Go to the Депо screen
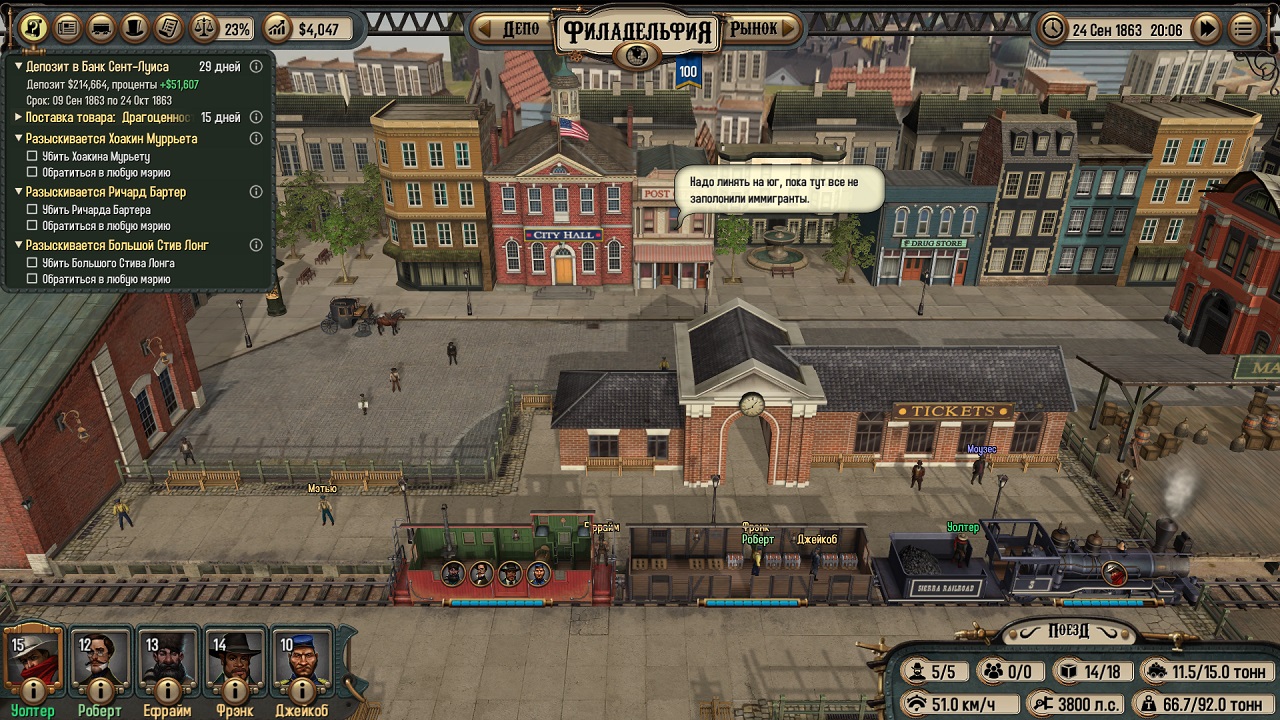This screenshot has width=1280, height=720. [512, 29]
